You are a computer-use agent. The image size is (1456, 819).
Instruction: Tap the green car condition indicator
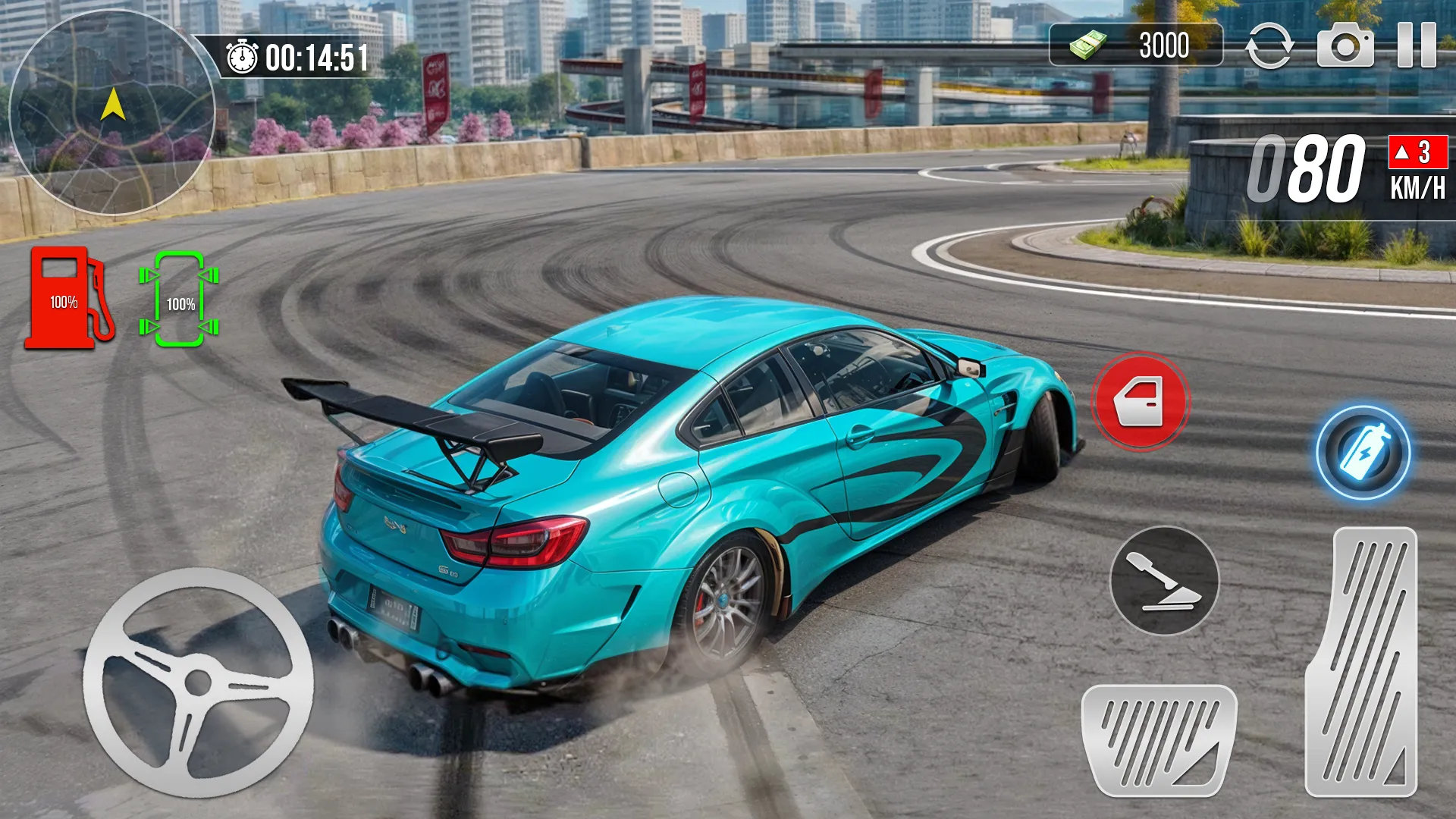(180, 300)
